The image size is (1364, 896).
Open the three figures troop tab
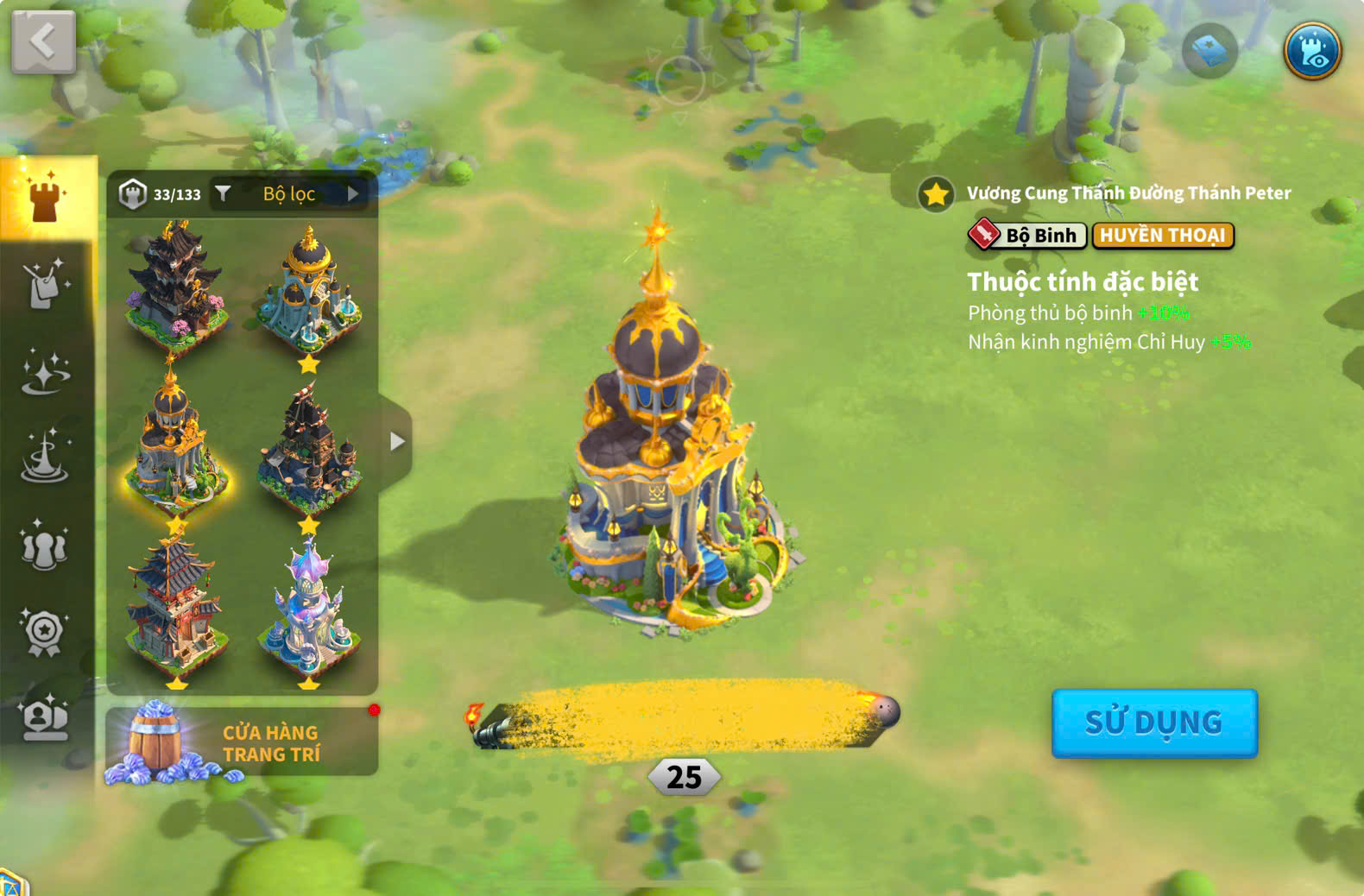coord(45,546)
